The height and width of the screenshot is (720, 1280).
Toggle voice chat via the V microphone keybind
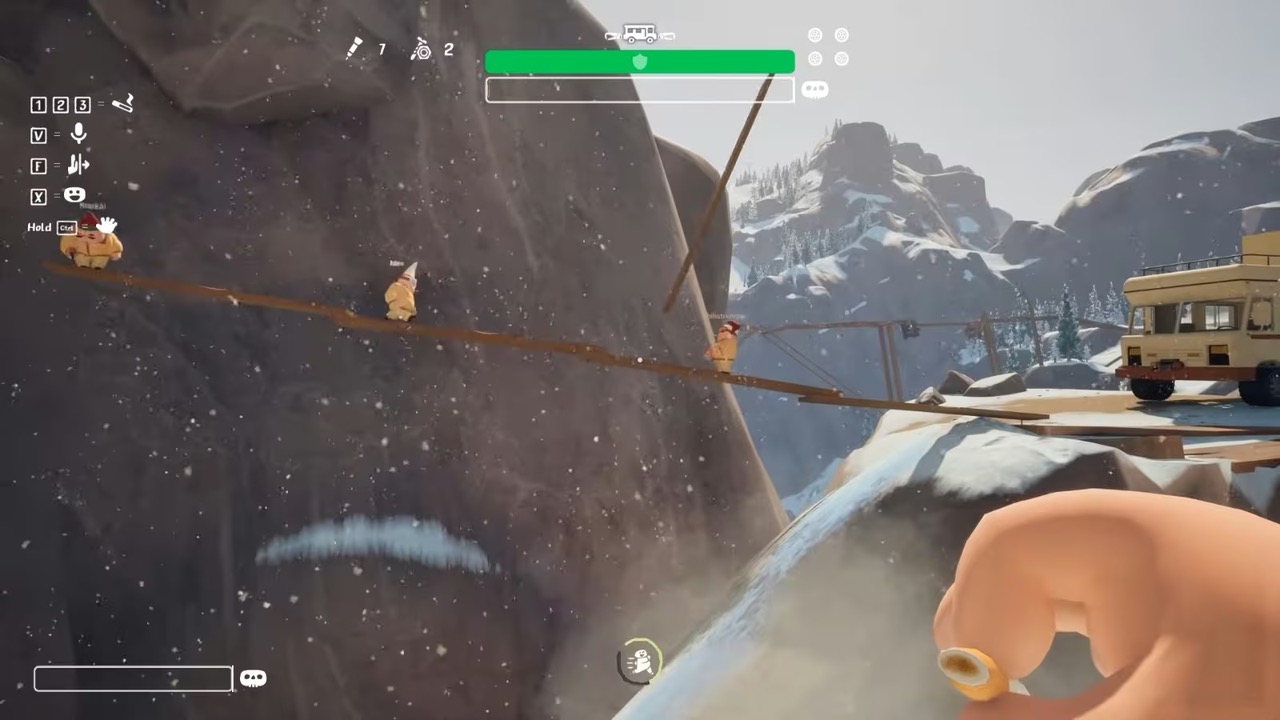[38, 135]
